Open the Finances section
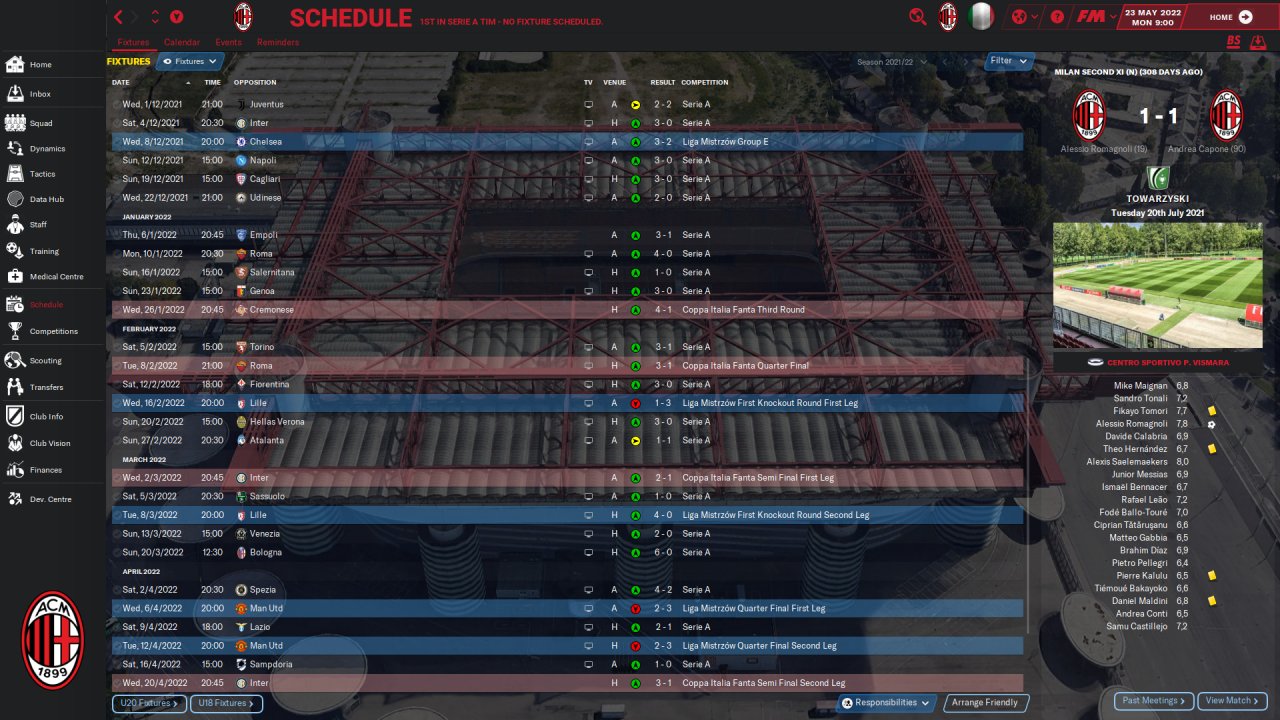This screenshot has width=1280, height=720. (x=45, y=470)
